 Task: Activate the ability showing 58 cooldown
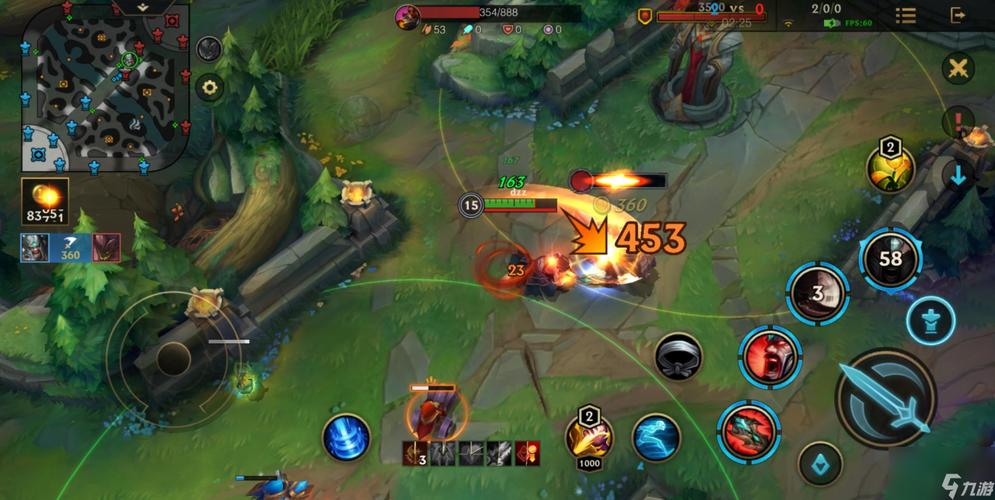click(x=889, y=259)
